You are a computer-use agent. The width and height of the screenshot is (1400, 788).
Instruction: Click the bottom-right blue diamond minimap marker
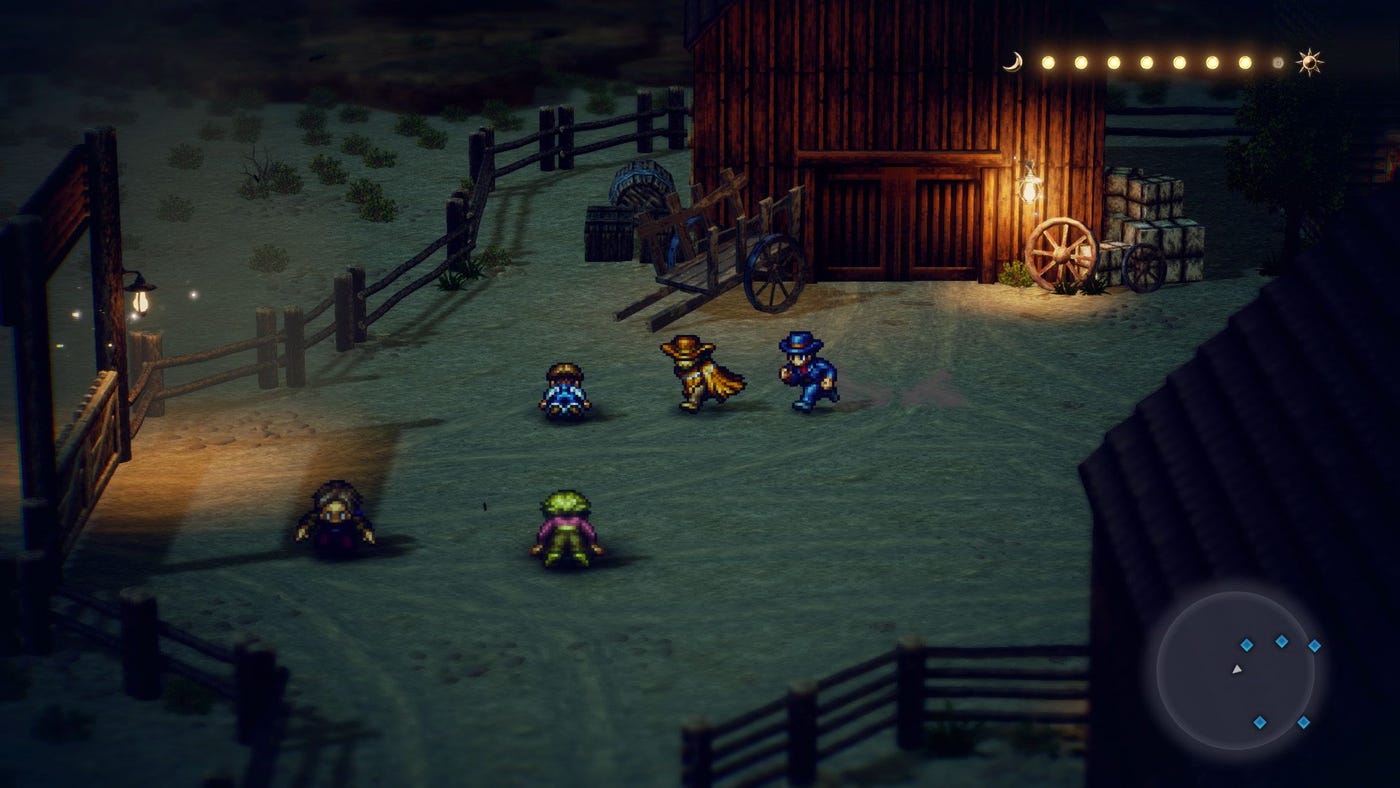(1304, 723)
